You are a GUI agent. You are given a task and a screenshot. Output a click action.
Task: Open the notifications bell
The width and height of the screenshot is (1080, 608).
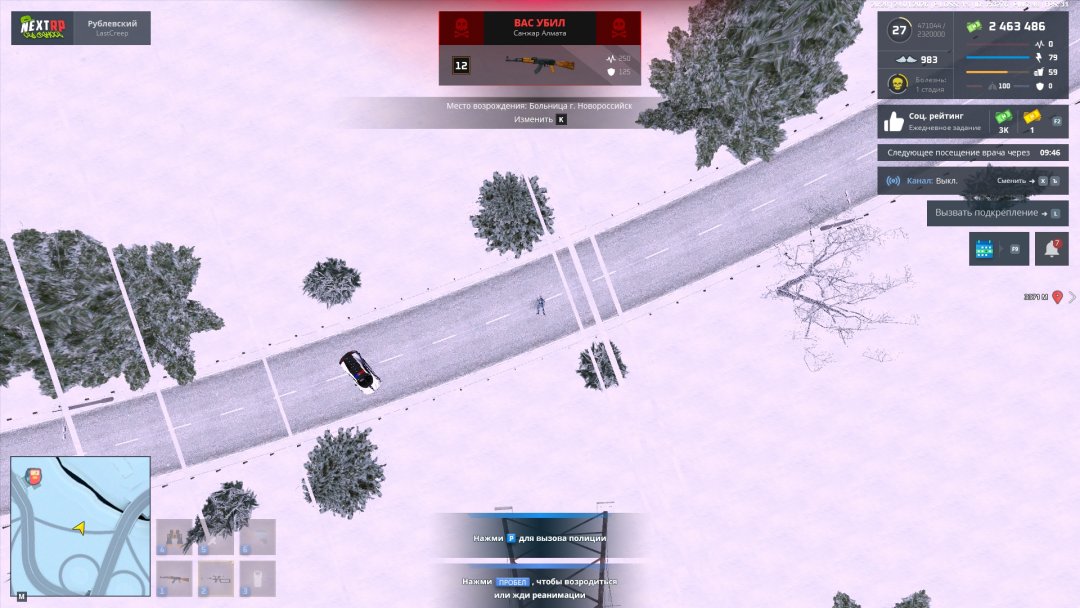[x=1051, y=248]
